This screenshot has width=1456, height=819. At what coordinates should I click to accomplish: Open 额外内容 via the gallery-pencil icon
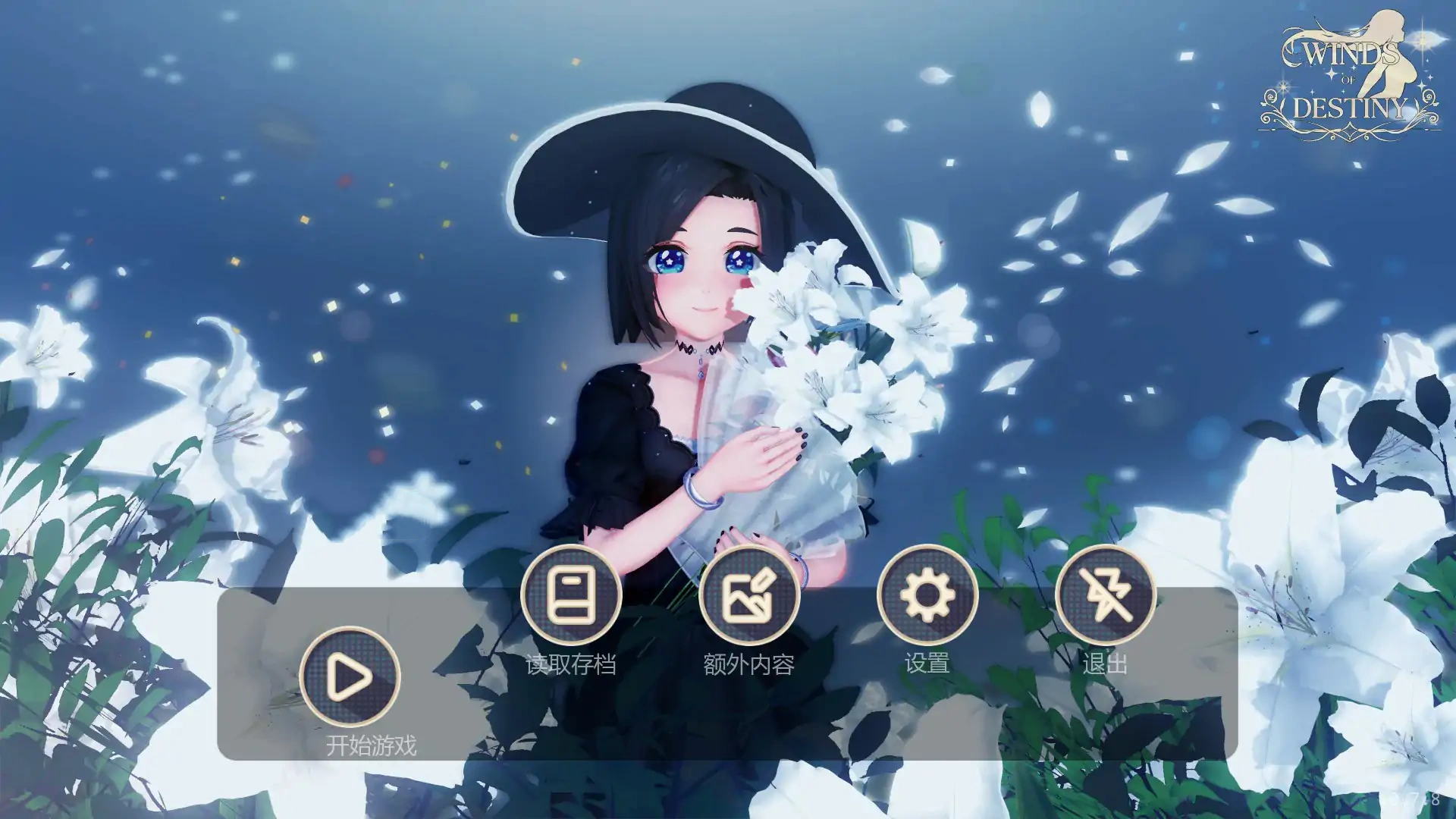pyautogui.click(x=752, y=596)
